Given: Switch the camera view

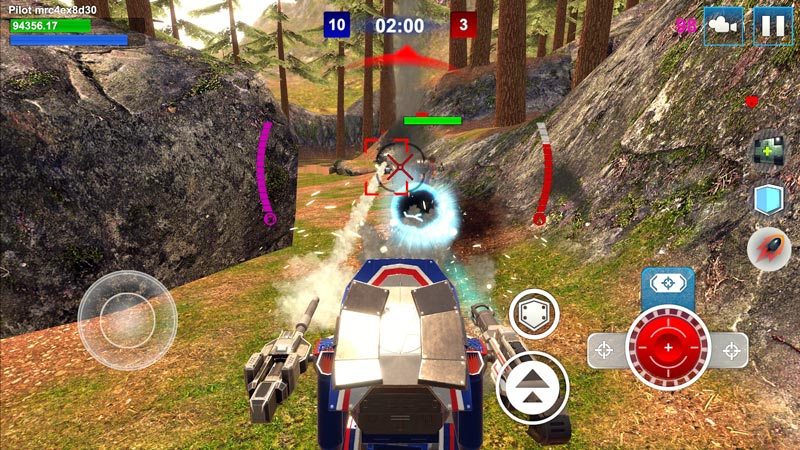Looking at the screenshot, I should [724, 26].
